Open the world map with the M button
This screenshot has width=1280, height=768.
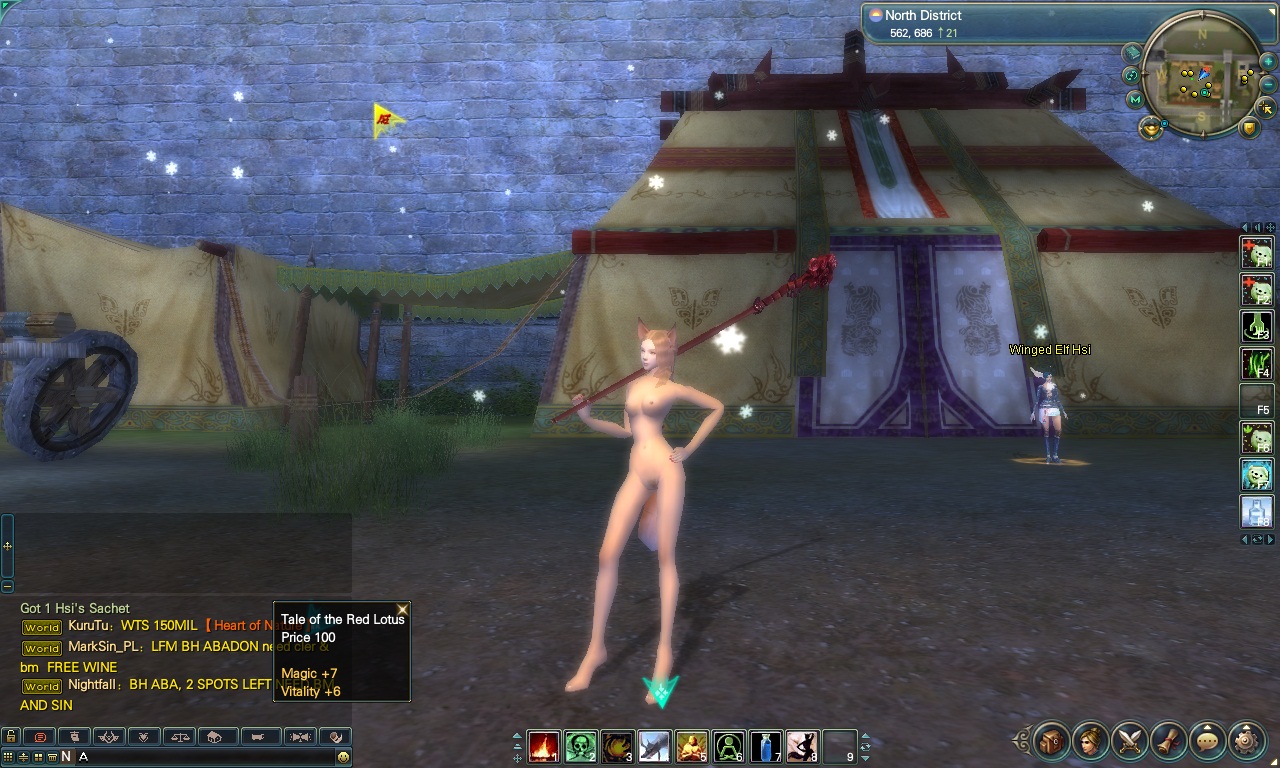point(1135,99)
